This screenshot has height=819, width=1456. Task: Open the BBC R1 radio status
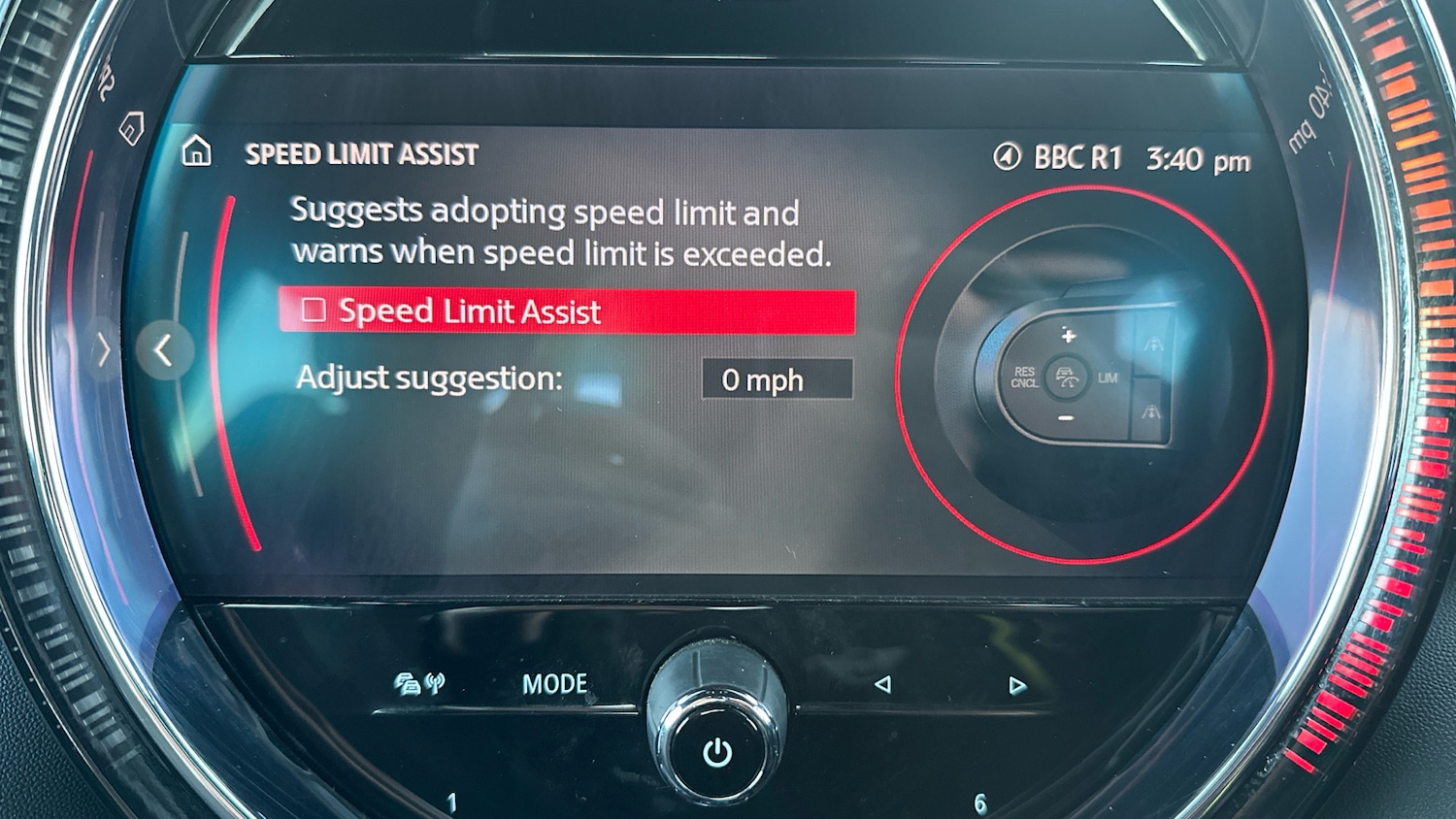(1060, 157)
